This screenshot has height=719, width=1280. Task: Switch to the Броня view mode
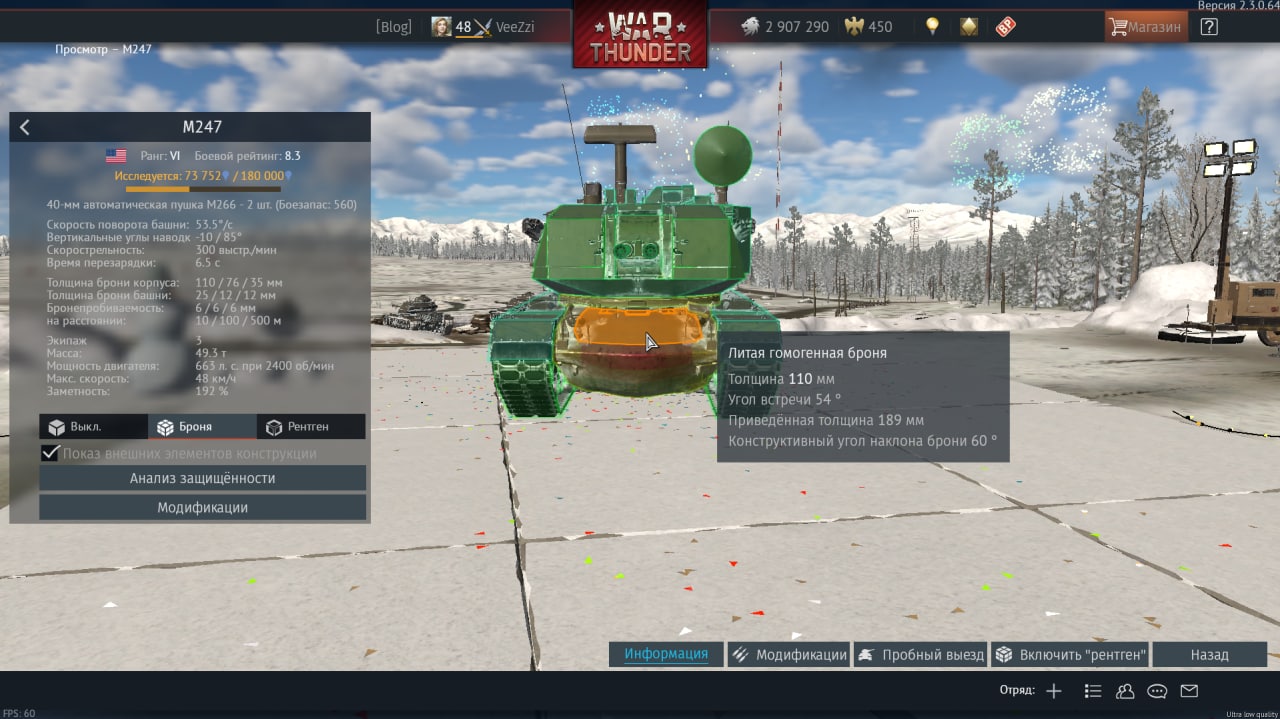tap(202, 427)
